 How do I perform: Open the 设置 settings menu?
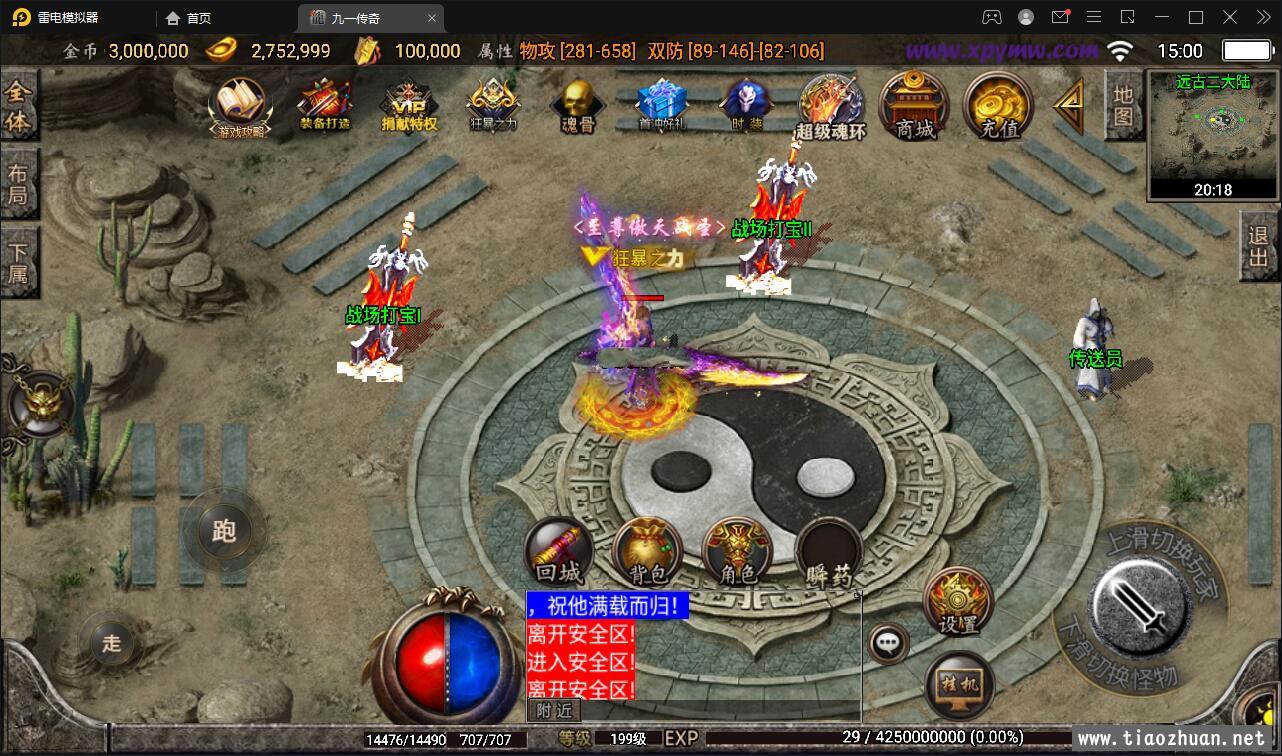click(957, 602)
